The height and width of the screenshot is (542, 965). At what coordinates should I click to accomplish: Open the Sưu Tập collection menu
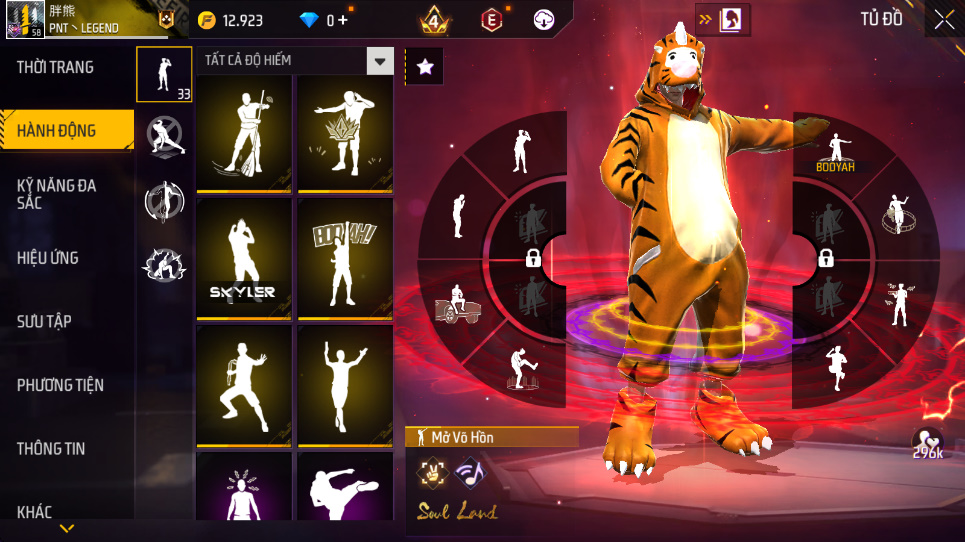pos(44,321)
